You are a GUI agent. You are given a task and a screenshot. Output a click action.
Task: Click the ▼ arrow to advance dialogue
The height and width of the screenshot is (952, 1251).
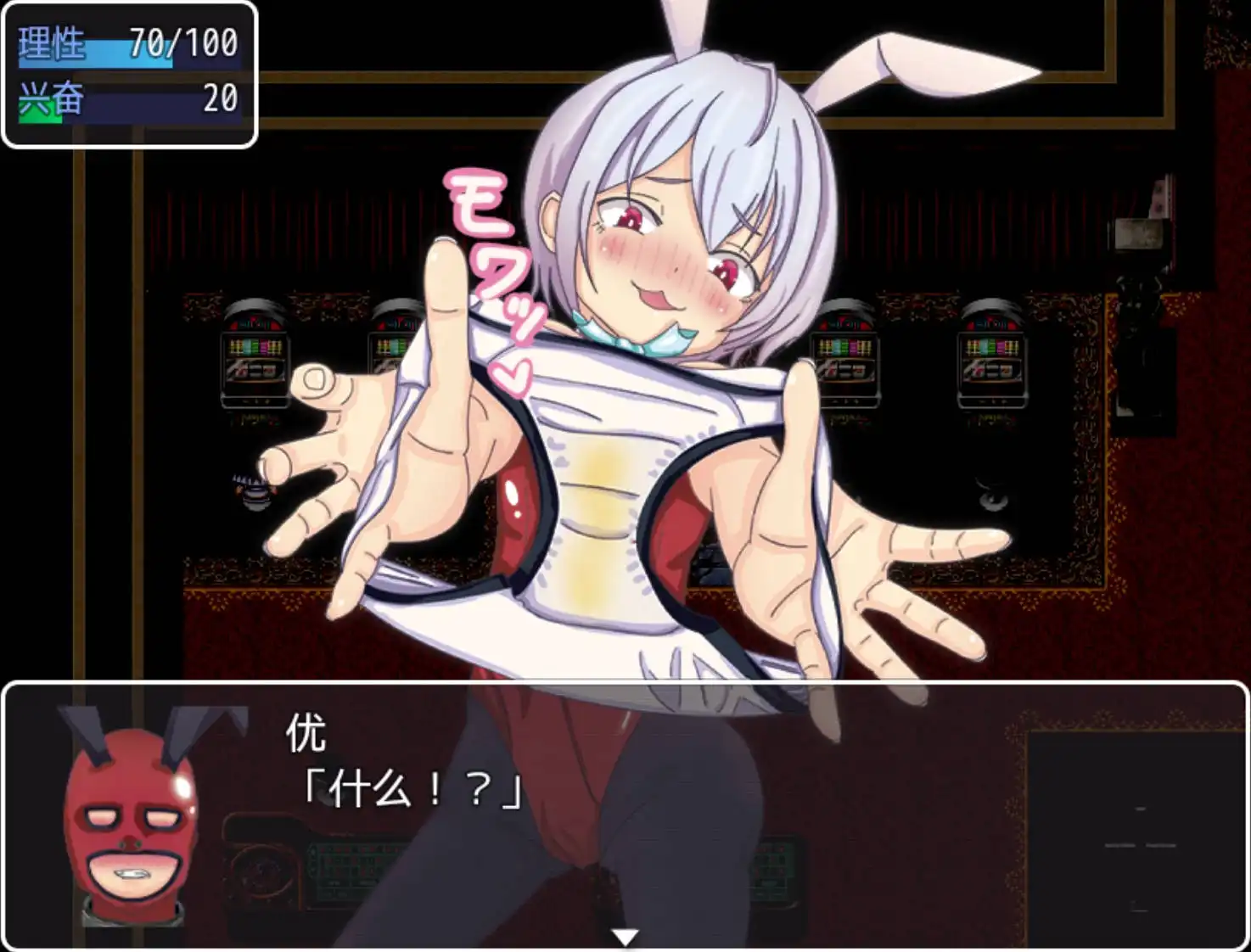tap(625, 935)
